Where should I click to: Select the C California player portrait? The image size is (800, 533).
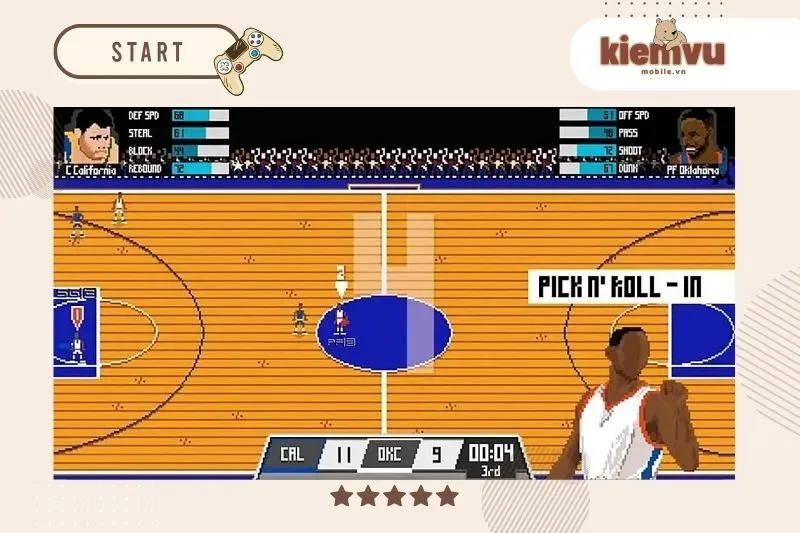(89, 140)
